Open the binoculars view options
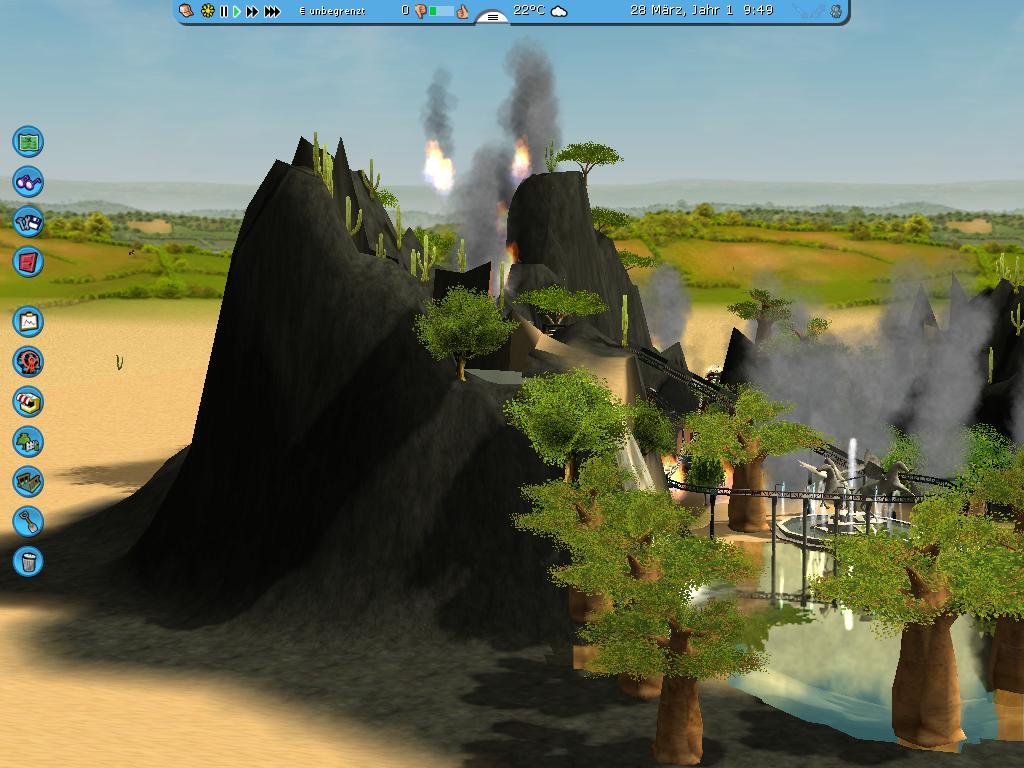 [28, 182]
